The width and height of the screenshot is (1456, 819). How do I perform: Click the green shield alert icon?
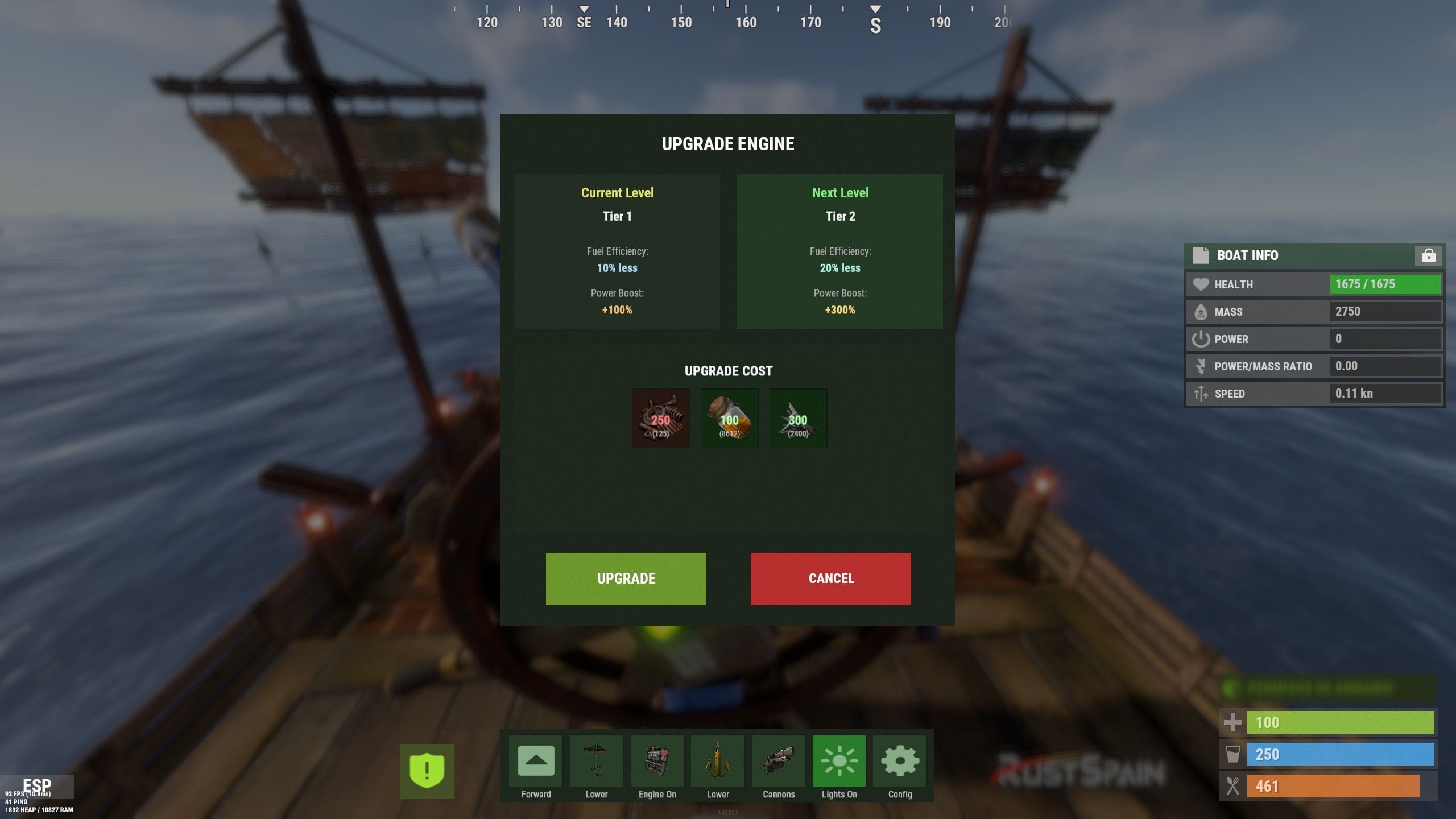click(427, 771)
